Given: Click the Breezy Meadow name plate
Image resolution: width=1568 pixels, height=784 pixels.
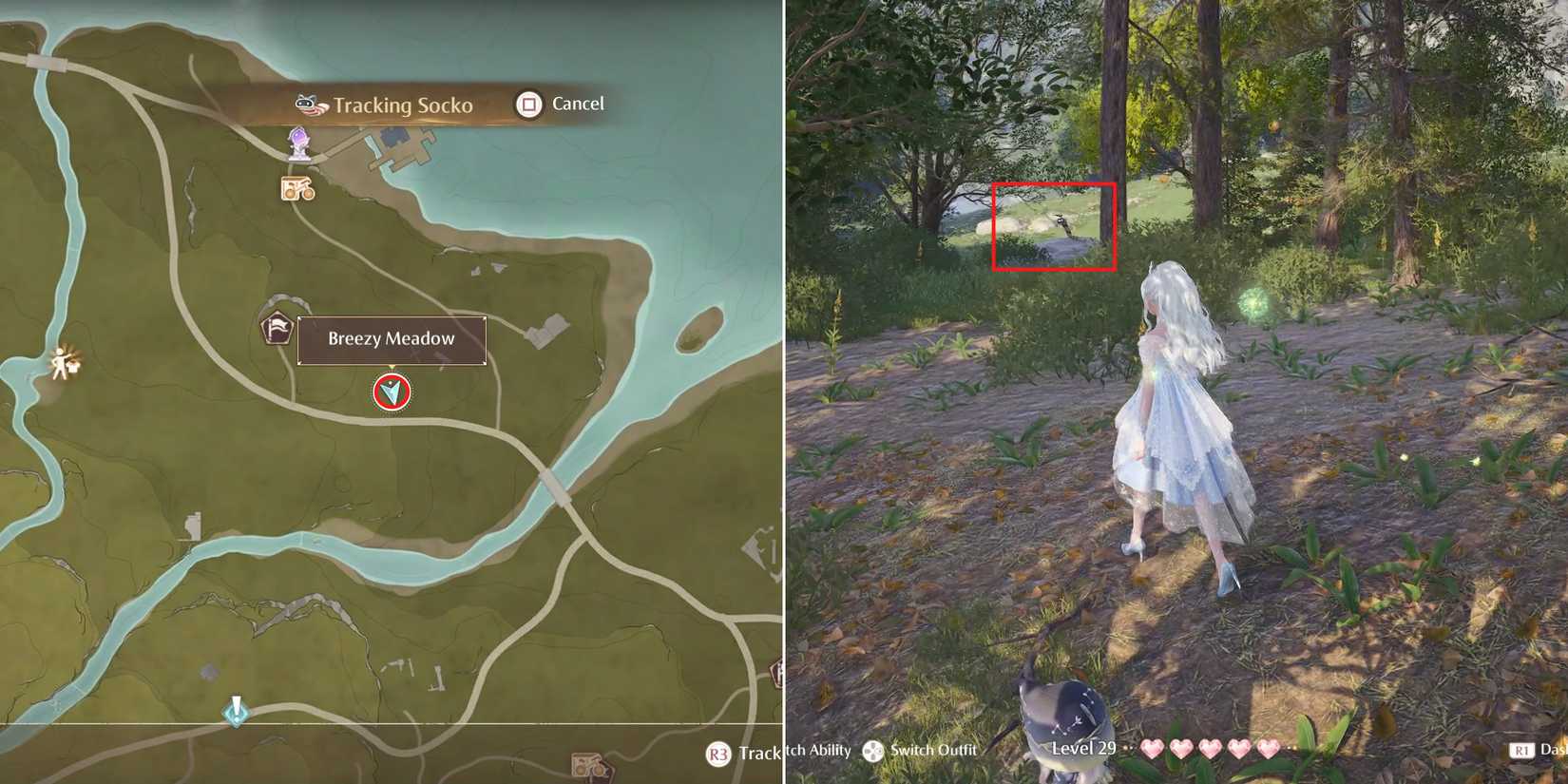Looking at the screenshot, I should (x=391, y=338).
